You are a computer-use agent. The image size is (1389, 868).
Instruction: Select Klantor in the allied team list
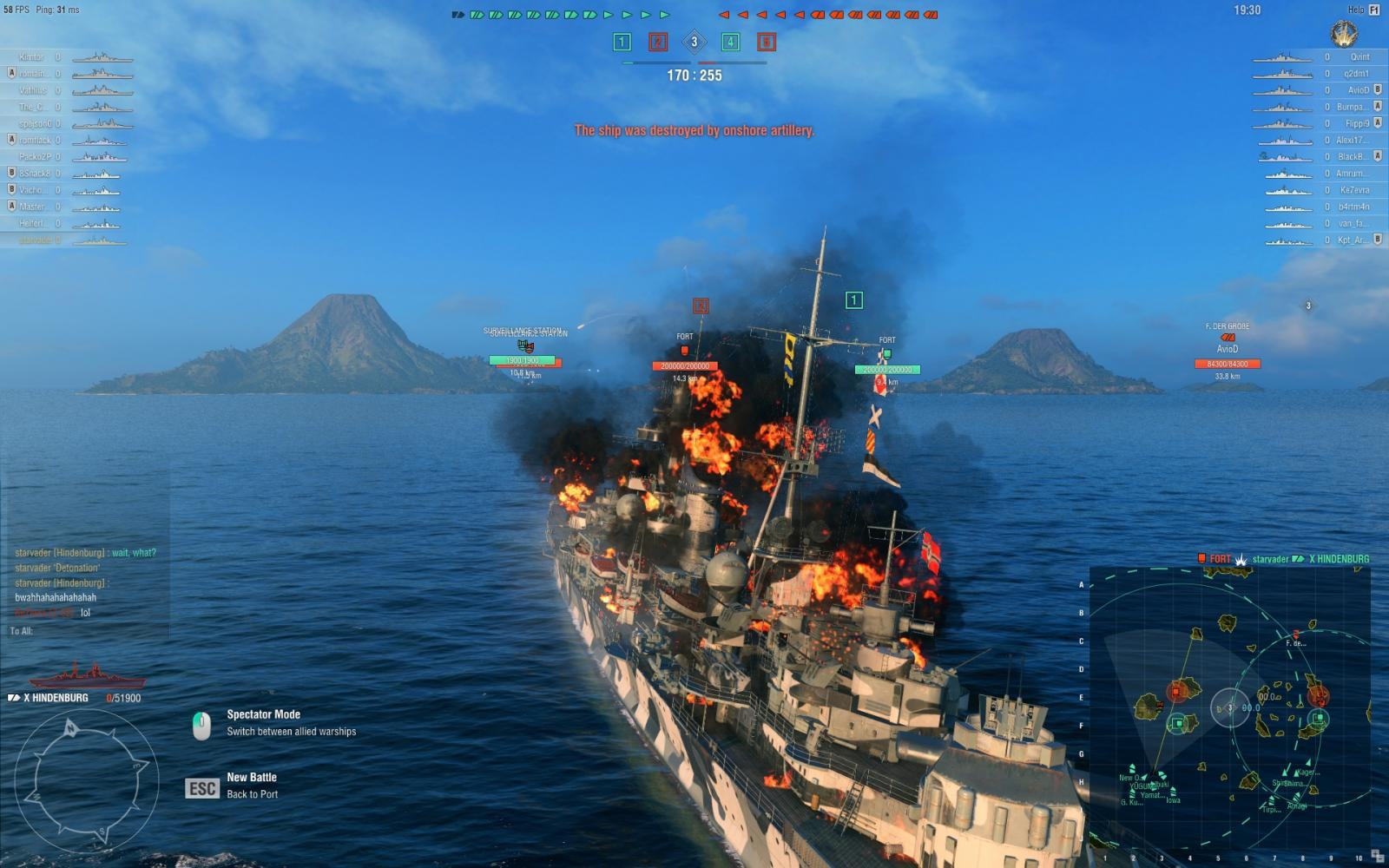(31, 57)
